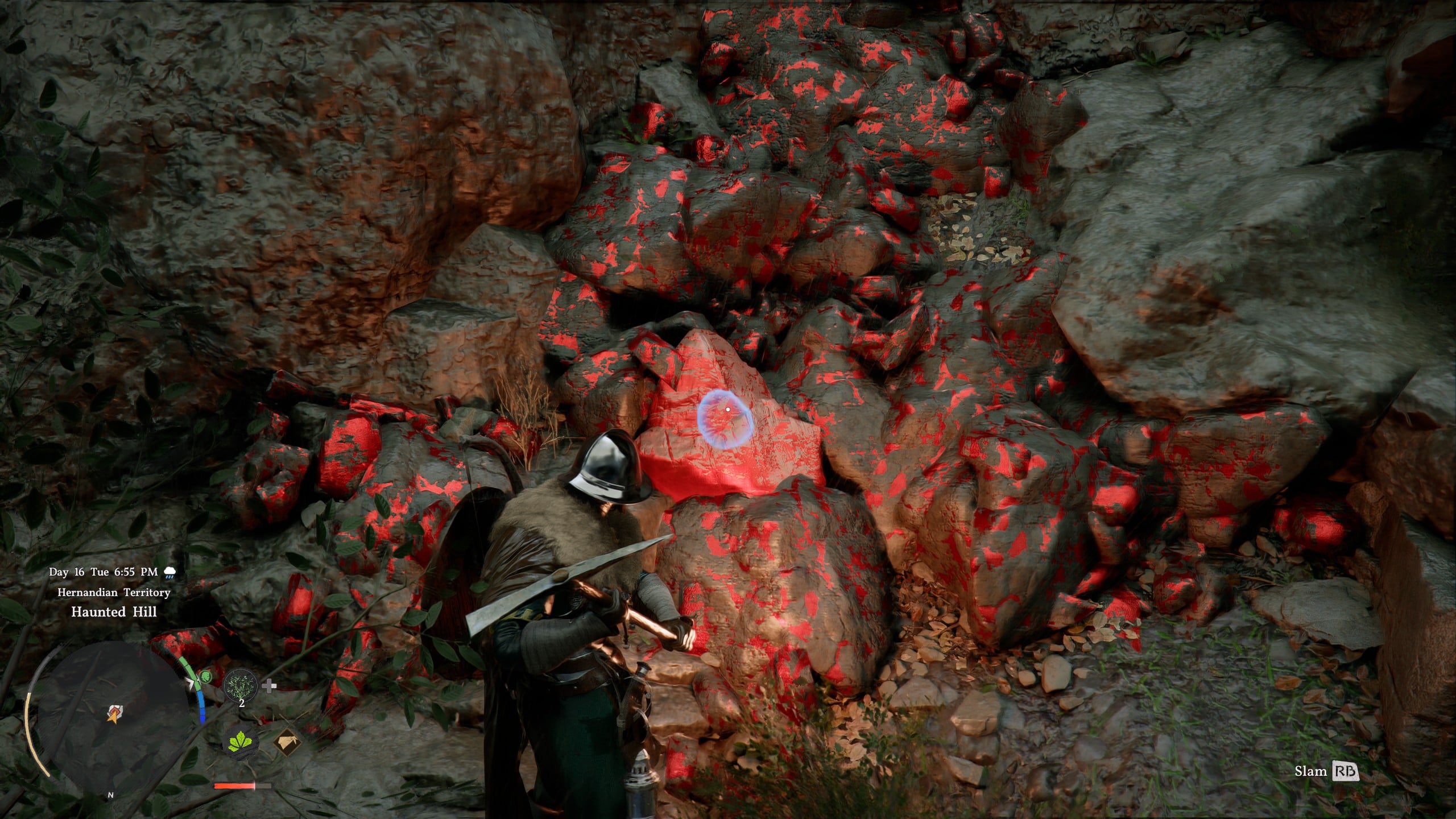Click the white directional chevron on the minimap ring
The width and height of the screenshot is (1456, 819).
click(x=191, y=682)
